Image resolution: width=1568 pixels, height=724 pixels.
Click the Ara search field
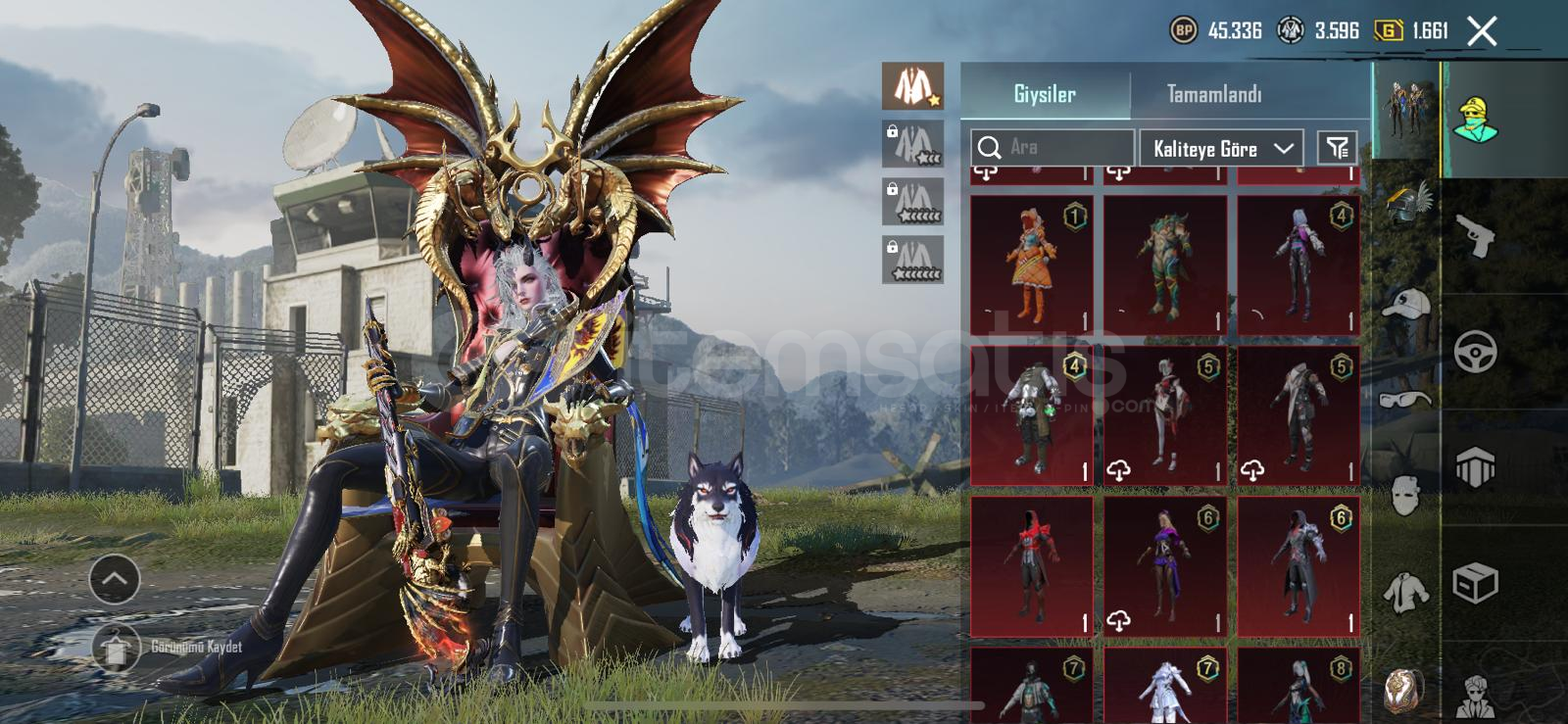pos(1053,148)
